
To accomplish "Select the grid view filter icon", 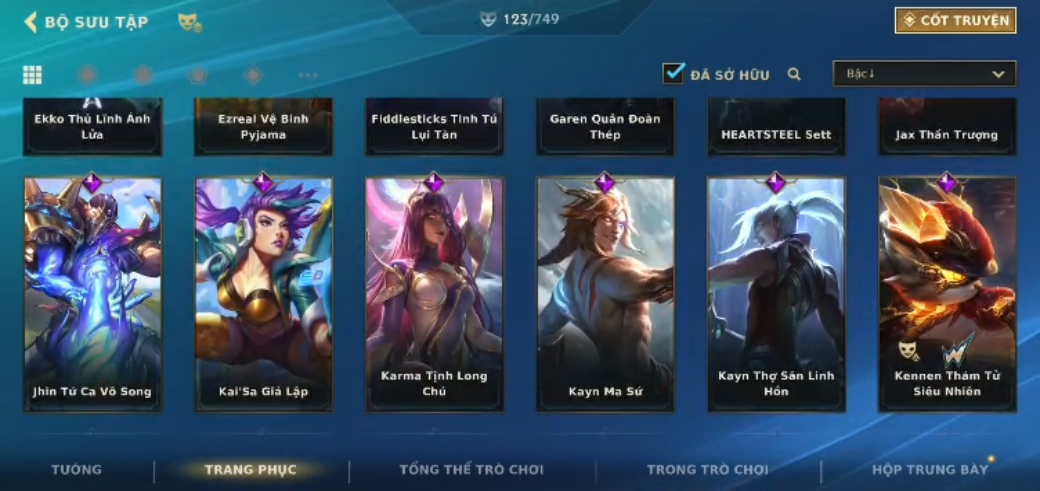I will pos(32,75).
